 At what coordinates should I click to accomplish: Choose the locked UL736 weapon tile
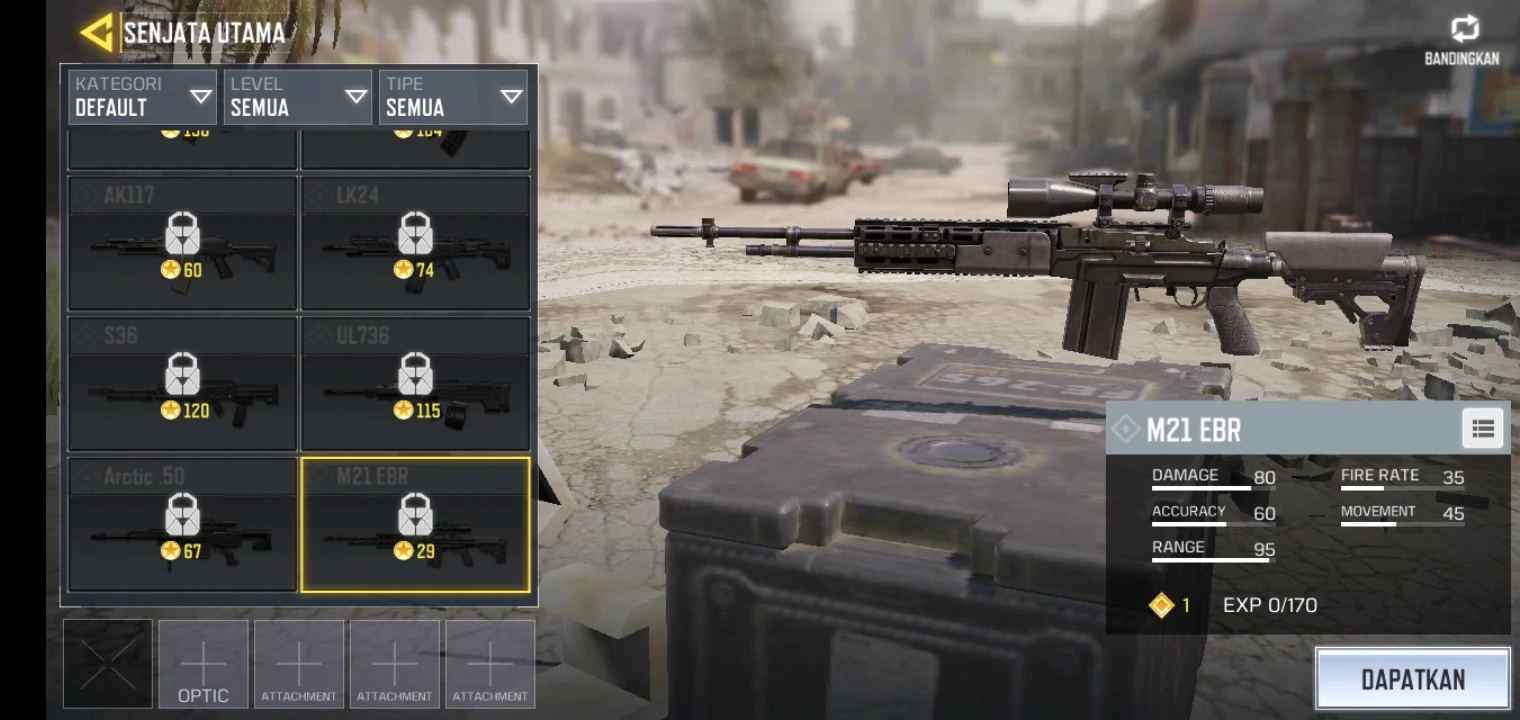(x=416, y=384)
